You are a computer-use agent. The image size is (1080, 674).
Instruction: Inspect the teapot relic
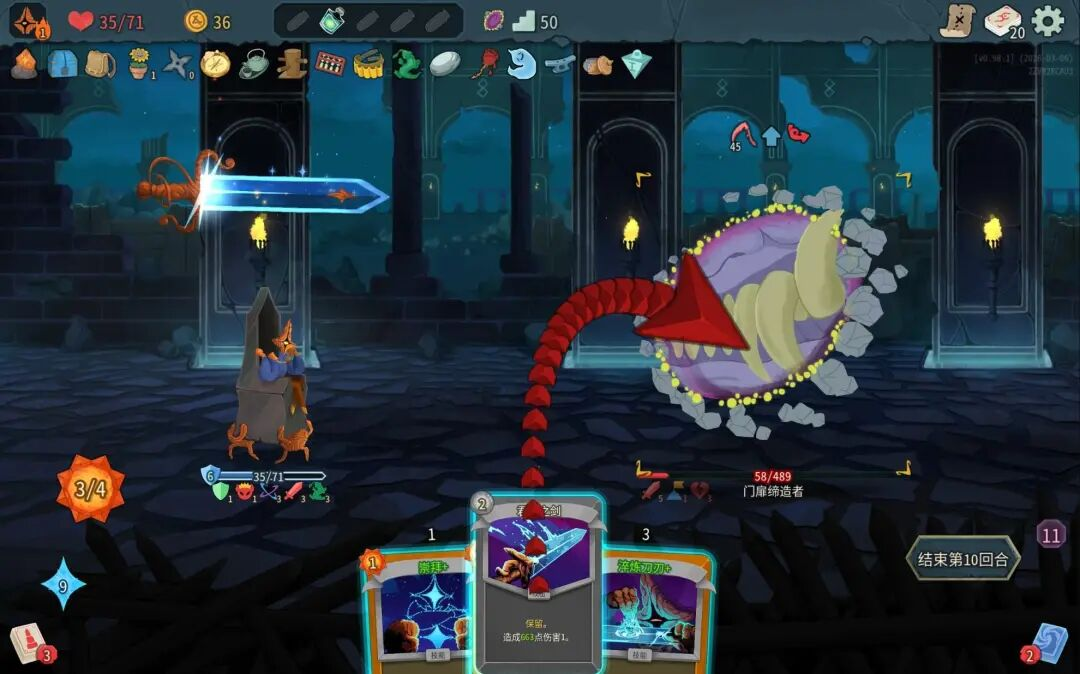(253, 64)
